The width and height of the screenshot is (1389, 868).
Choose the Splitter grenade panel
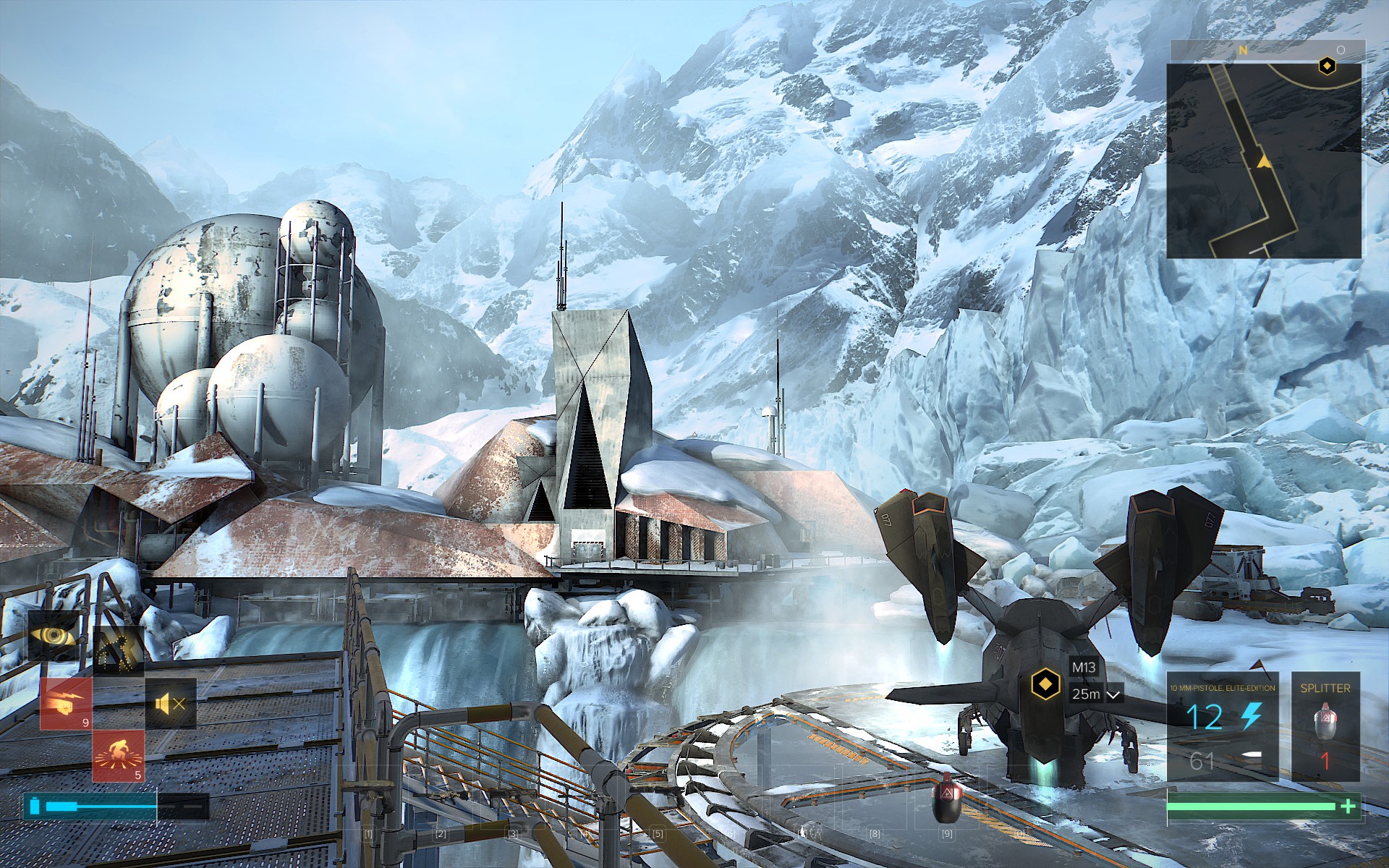(x=1325, y=727)
